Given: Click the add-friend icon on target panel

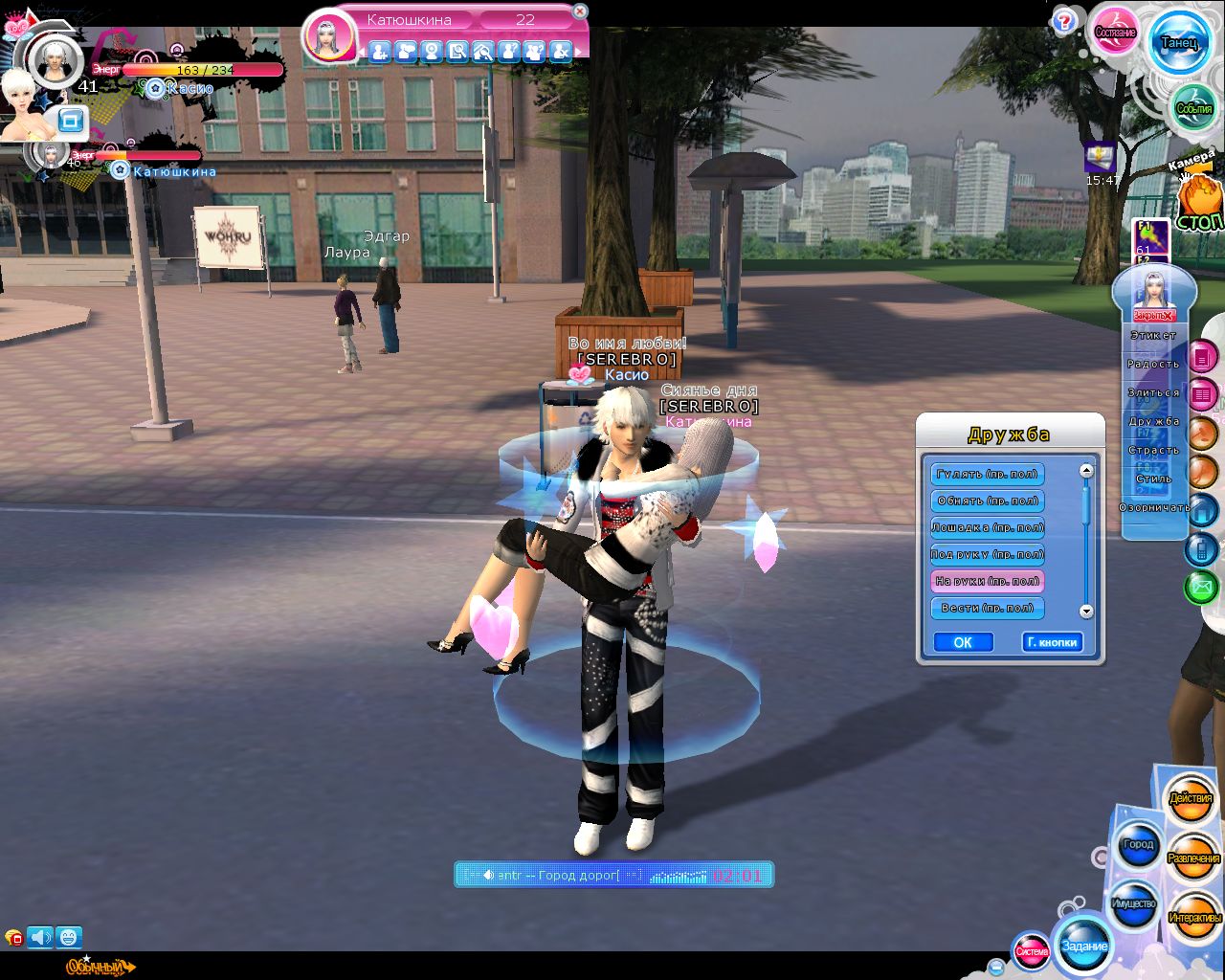Looking at the screenshot, I should click(380, 52).
